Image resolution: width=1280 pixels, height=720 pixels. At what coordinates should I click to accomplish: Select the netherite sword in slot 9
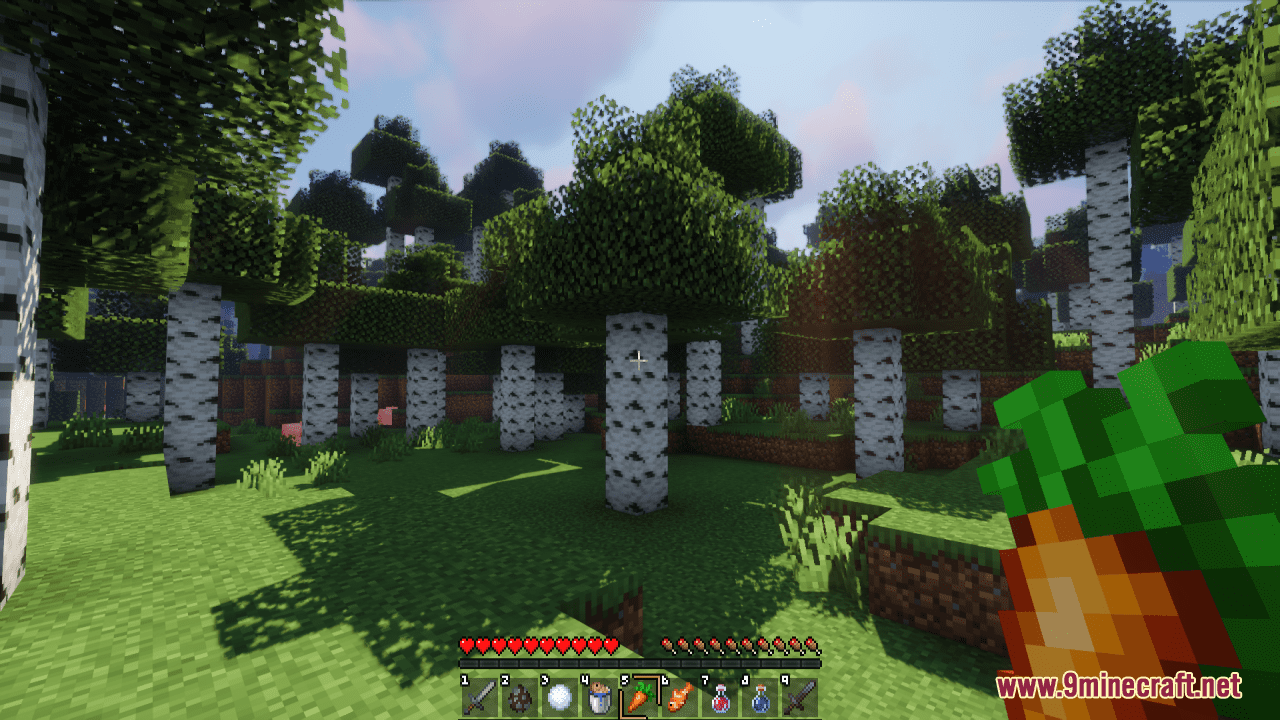800,694
